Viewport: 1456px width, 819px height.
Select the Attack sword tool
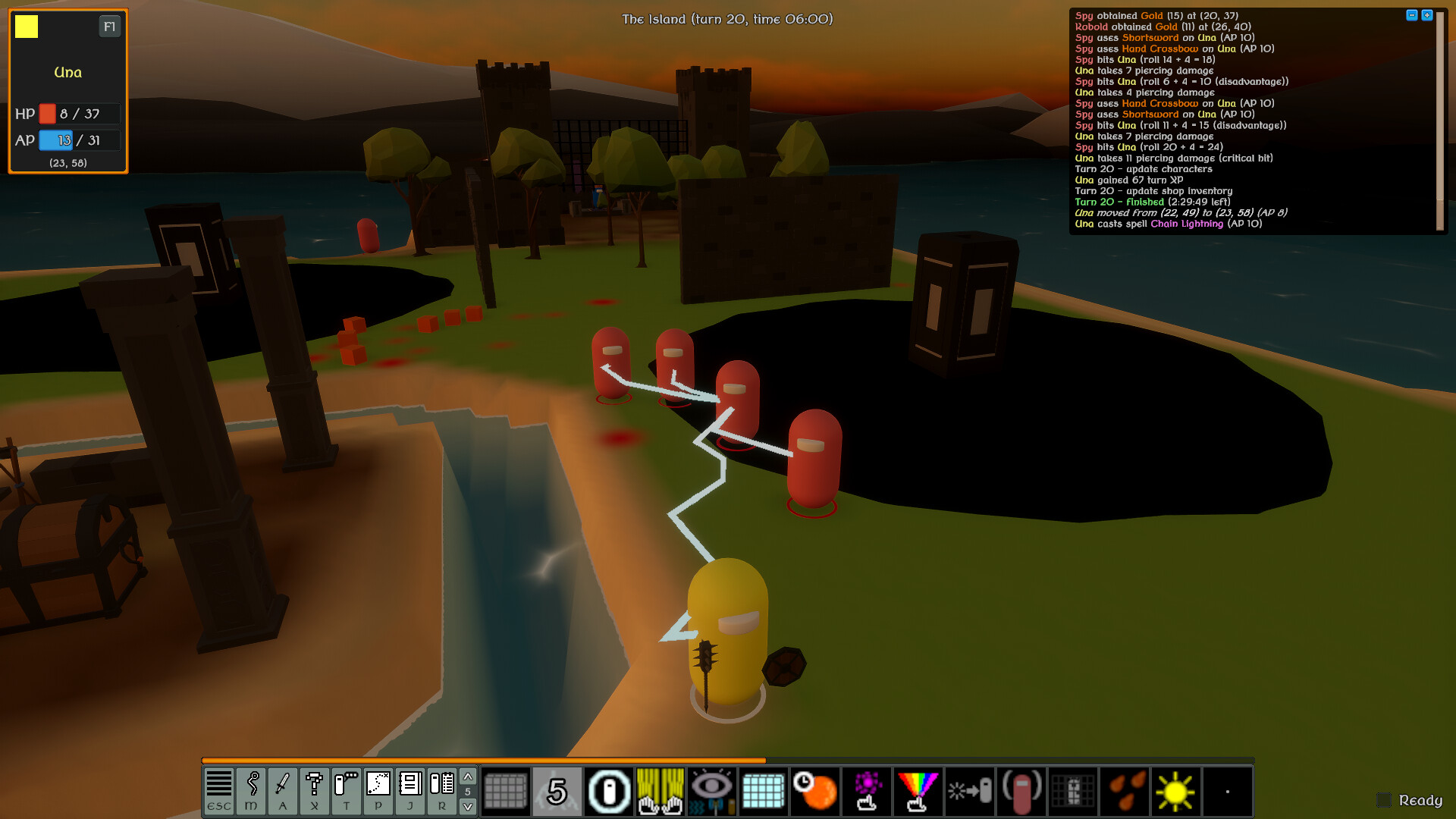(x=283, y=791)
